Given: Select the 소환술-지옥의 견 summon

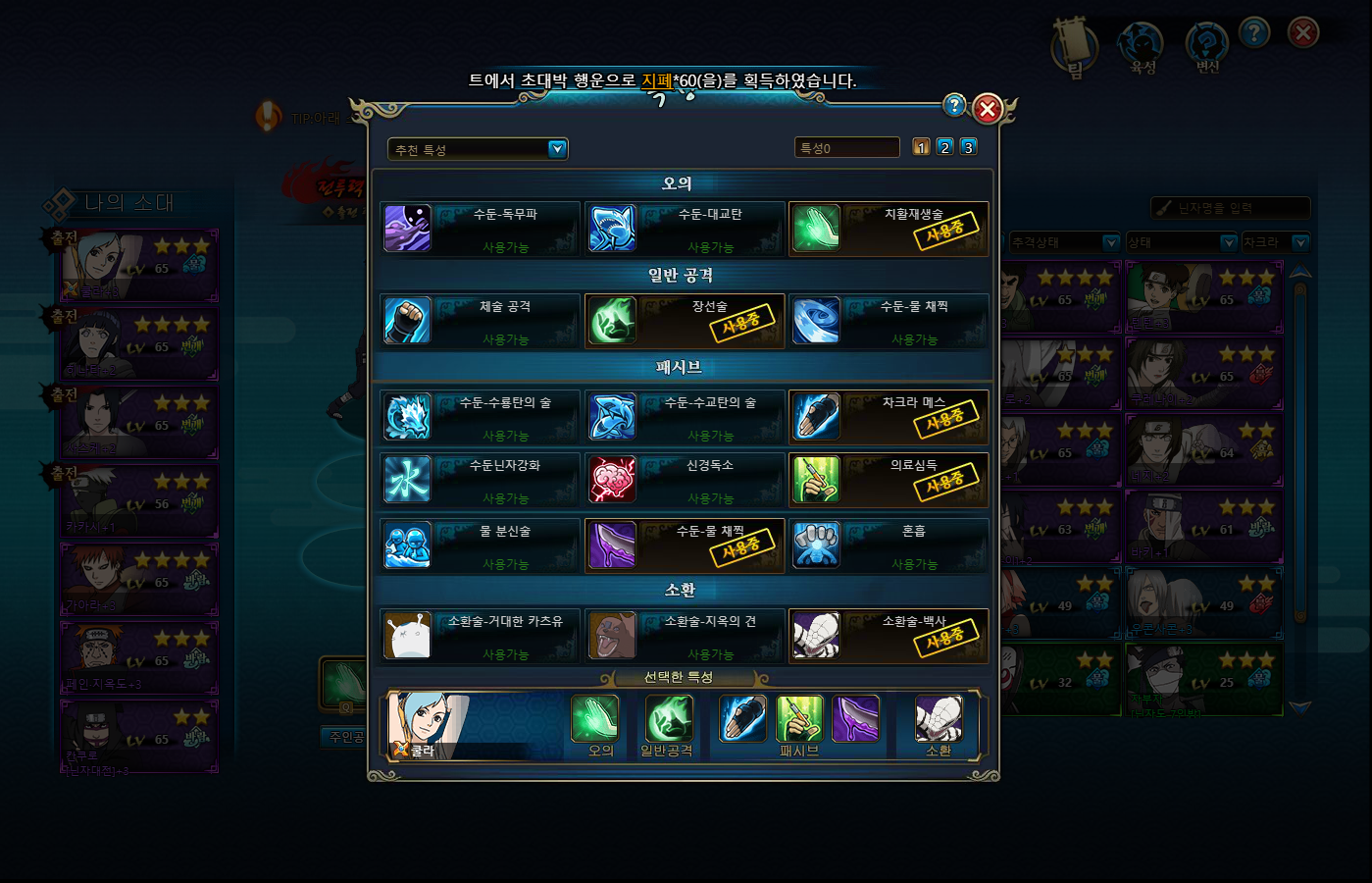Looking at the screenshot, I should (x=685, y=636).
